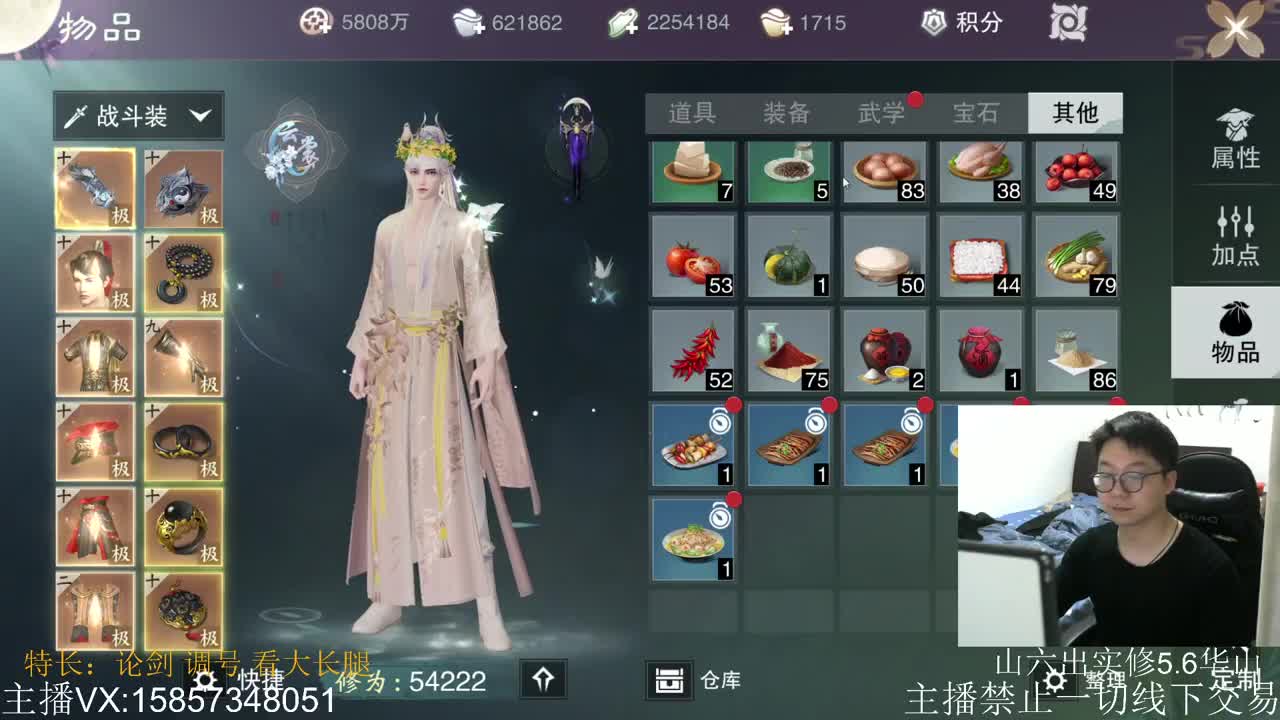This screenshot has height=720, width=1280.
Task: Open the 仓库 warehouse chest icon
Action: (x=668, y=678)
